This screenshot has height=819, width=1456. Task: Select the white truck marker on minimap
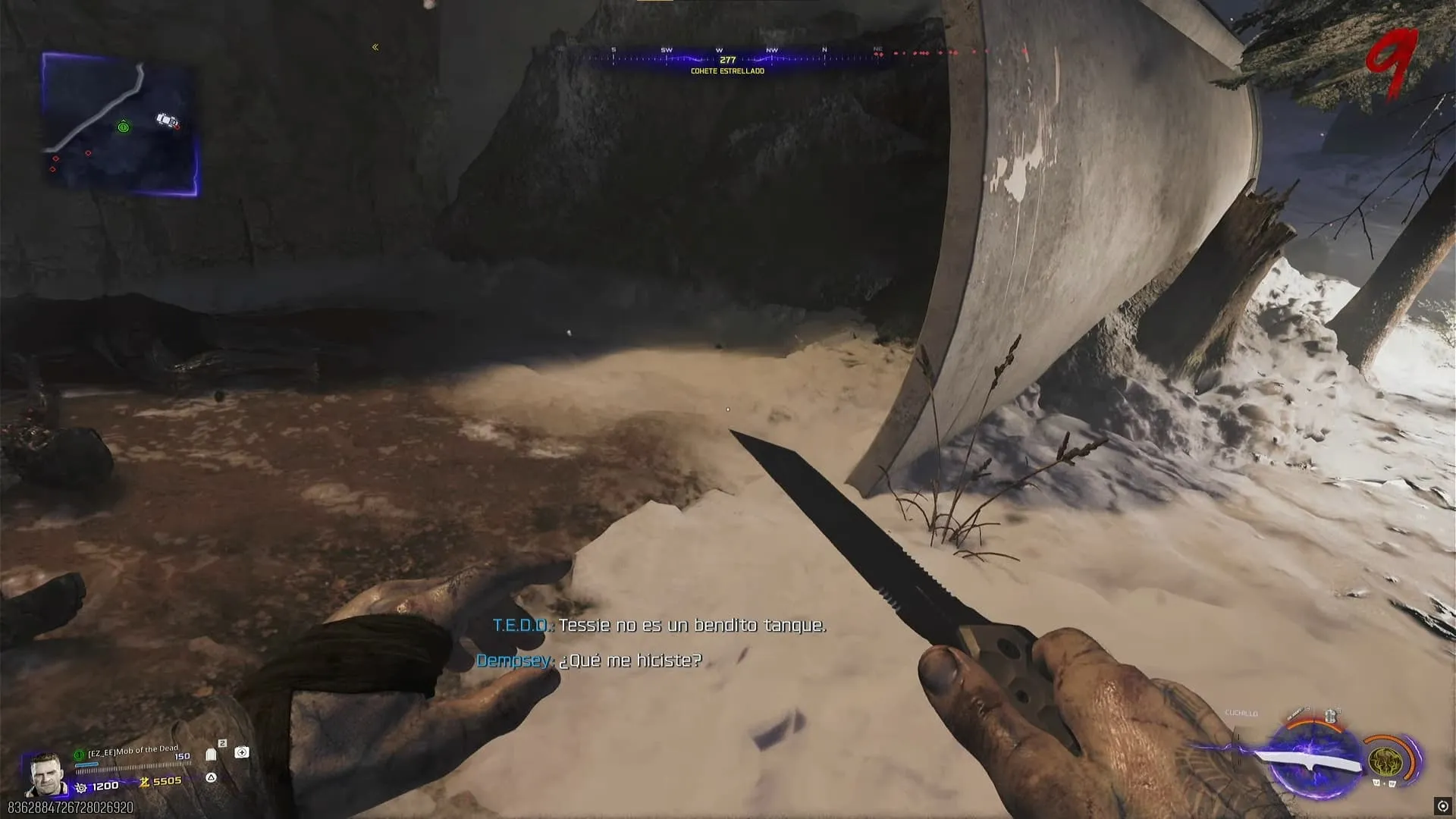point(166,120)
